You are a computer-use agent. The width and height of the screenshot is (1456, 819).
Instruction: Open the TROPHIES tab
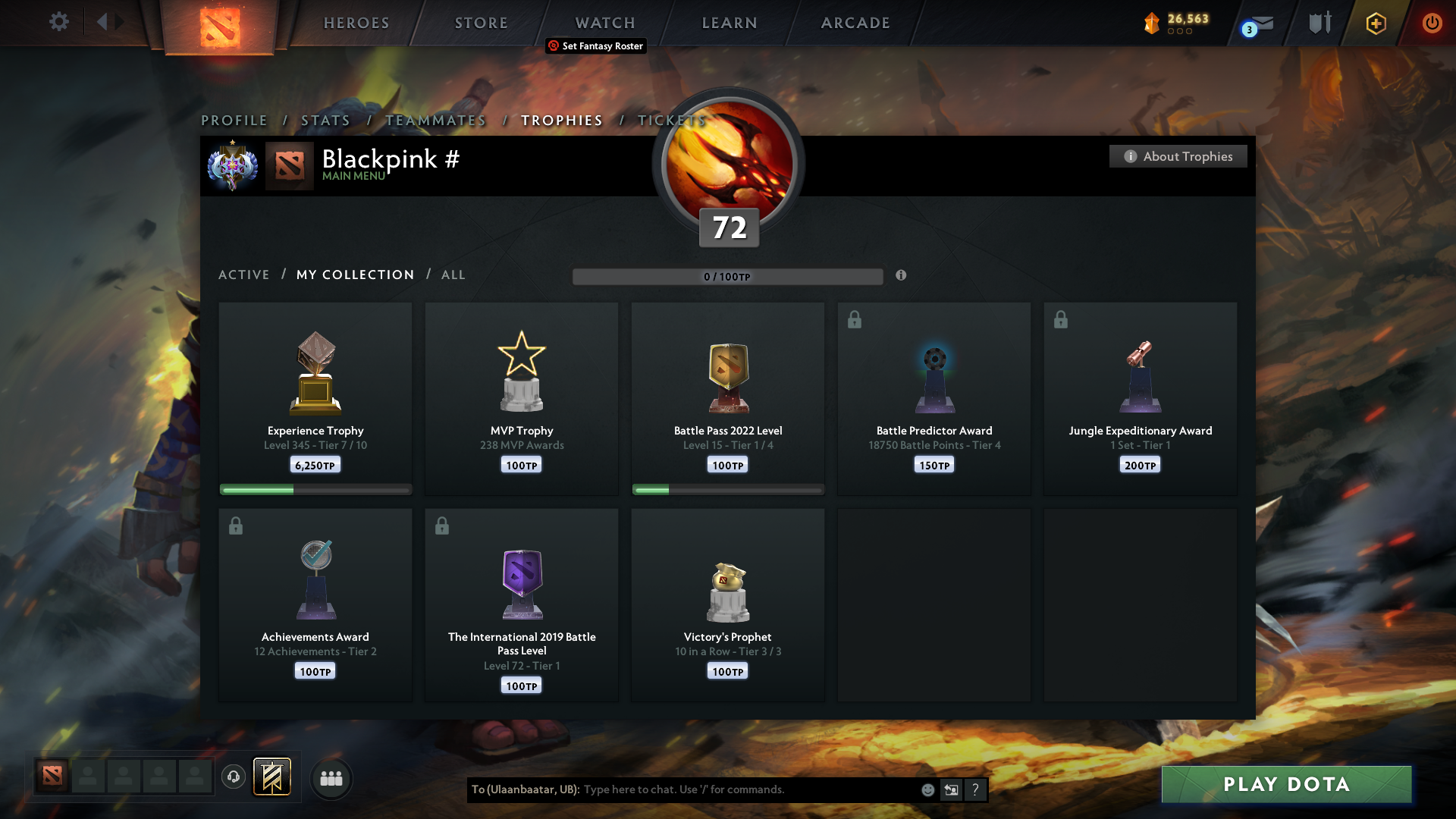click(x=561, y=120)
